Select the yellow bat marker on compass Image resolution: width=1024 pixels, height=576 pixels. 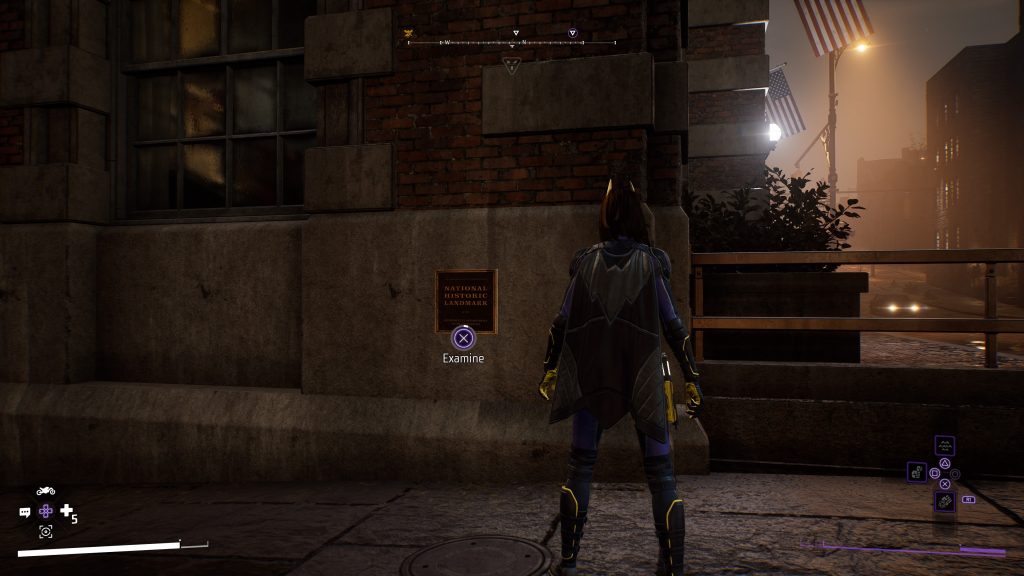click(408, 33)
